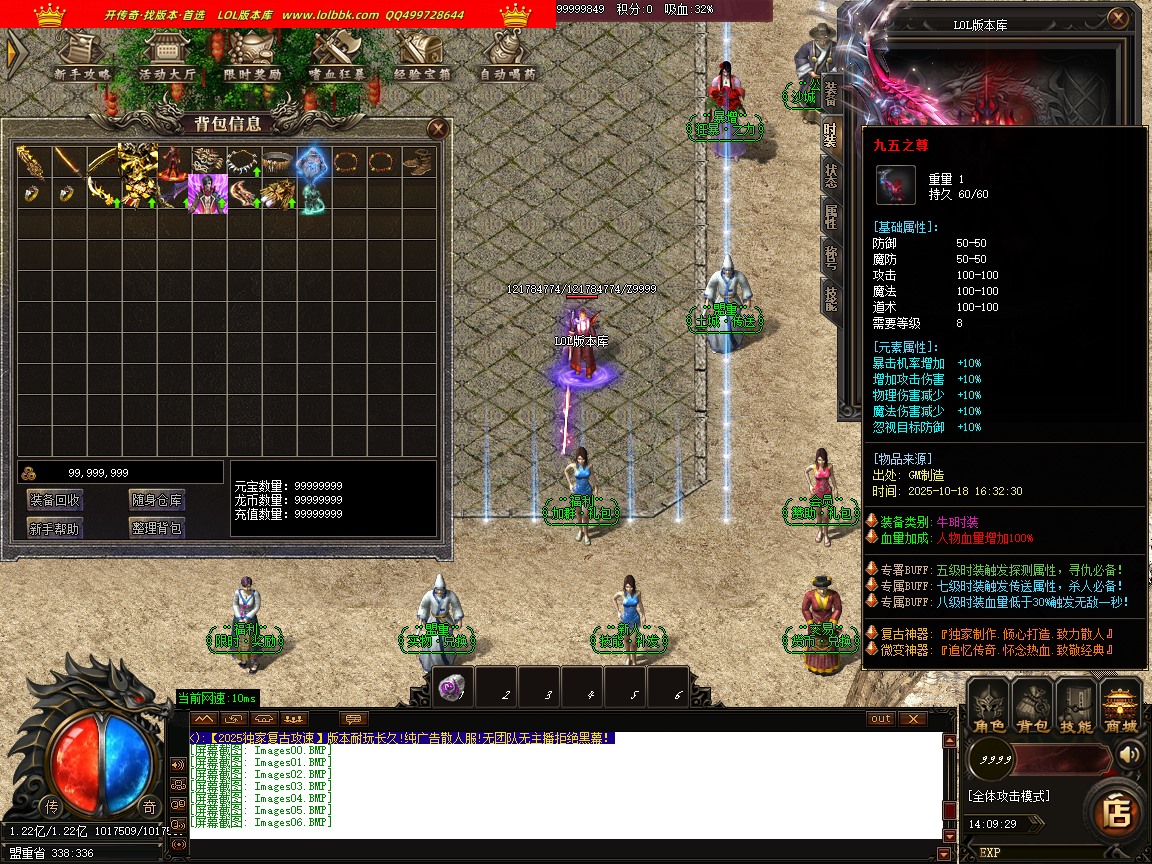
Task: Click the 新手帮助 newbie help button
Action: click(55, 528)
